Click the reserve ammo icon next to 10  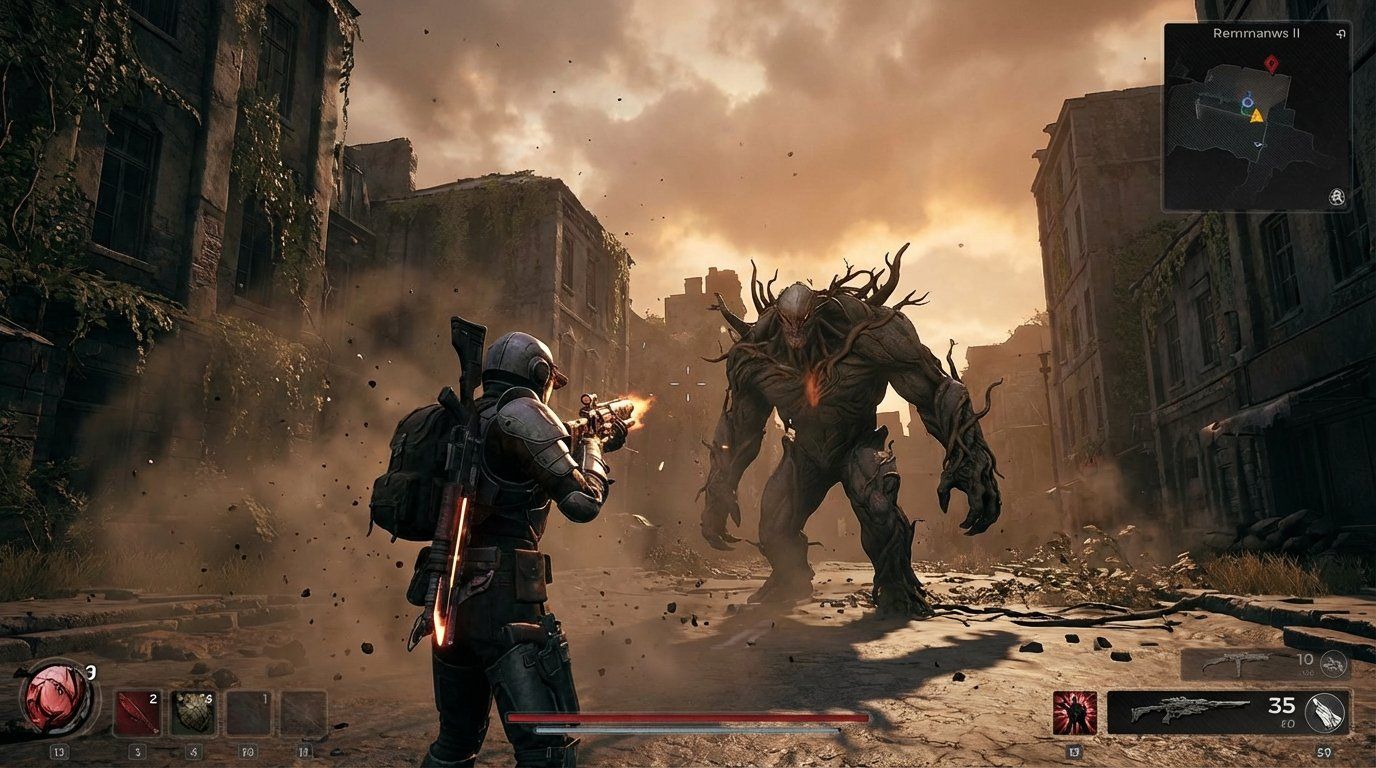point(1332,663)
